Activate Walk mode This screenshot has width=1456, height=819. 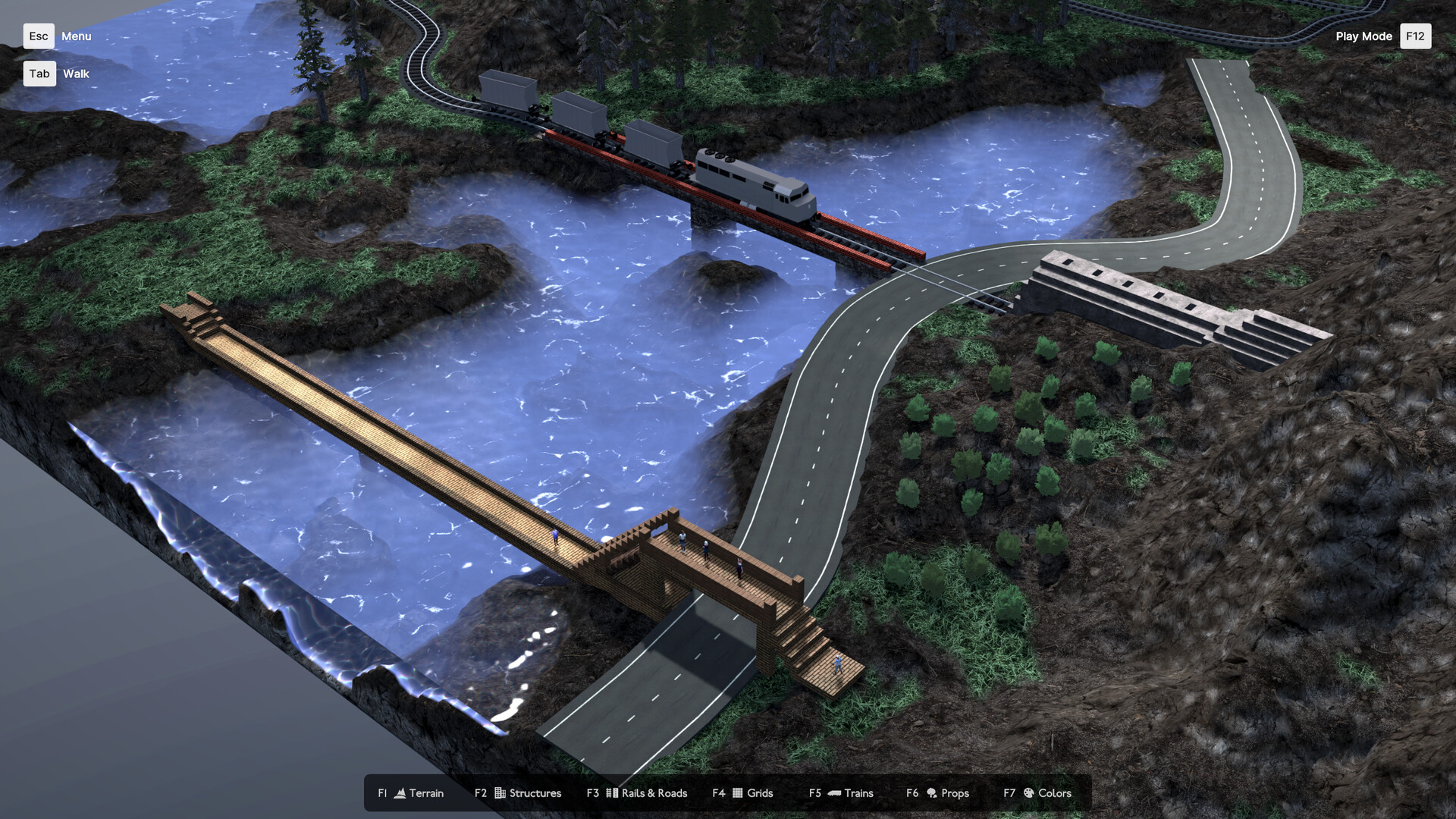click(x=76, y=74)
